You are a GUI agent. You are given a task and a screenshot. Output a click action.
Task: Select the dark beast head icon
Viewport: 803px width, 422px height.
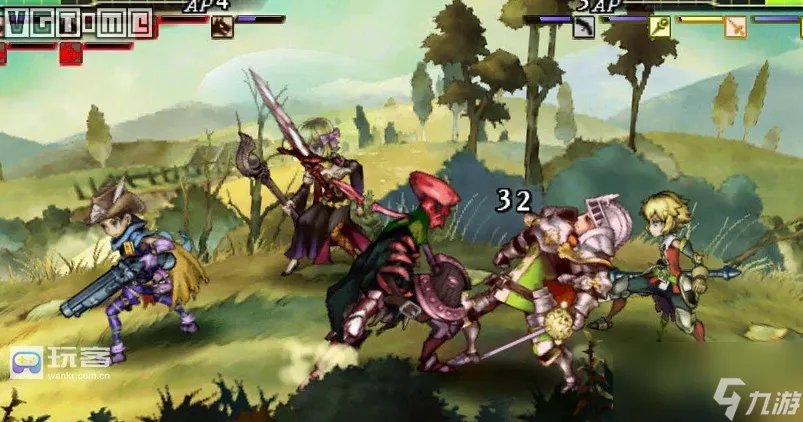222,27
